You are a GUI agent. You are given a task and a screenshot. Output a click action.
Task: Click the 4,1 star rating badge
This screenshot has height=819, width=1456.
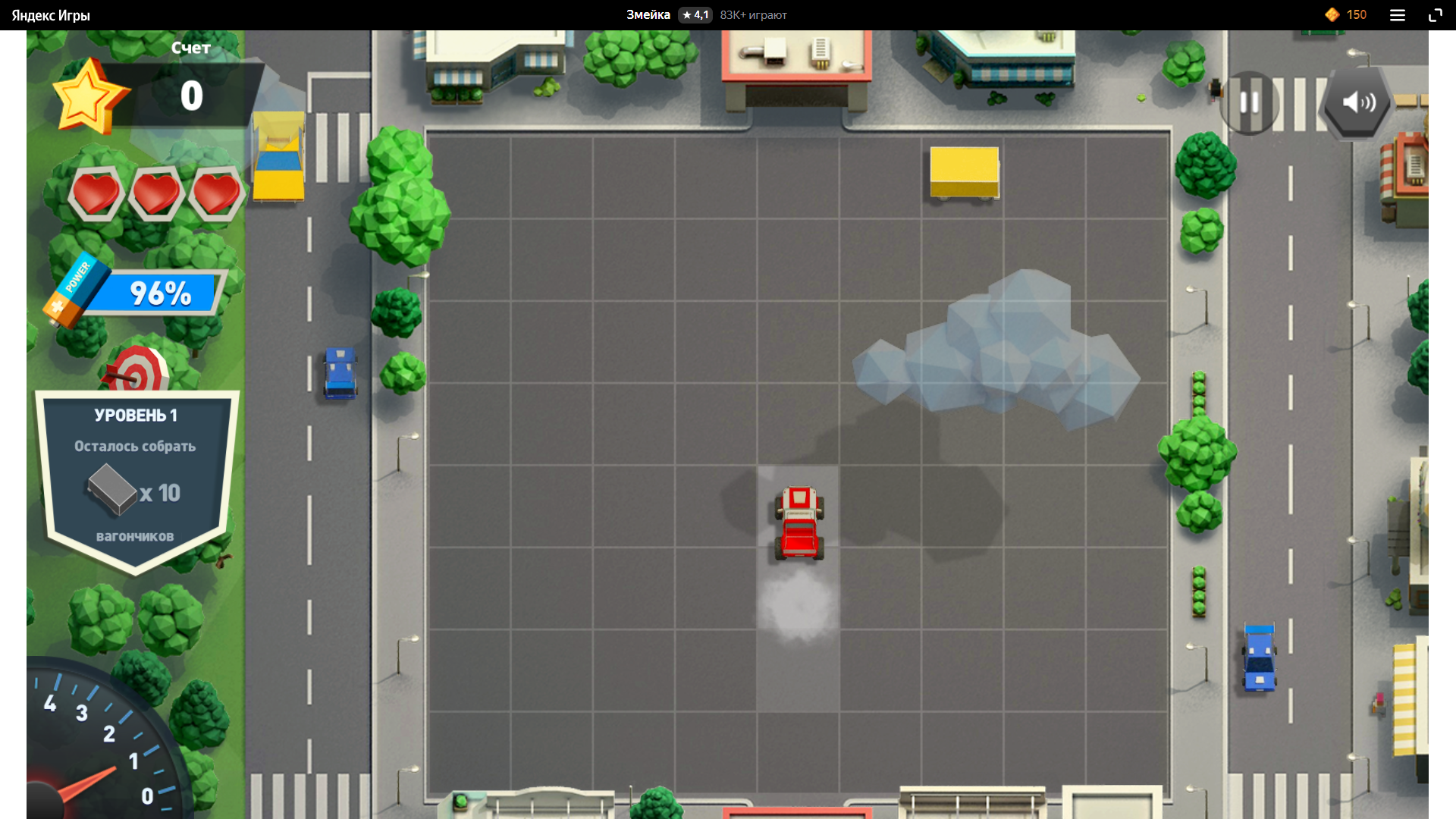695,14
